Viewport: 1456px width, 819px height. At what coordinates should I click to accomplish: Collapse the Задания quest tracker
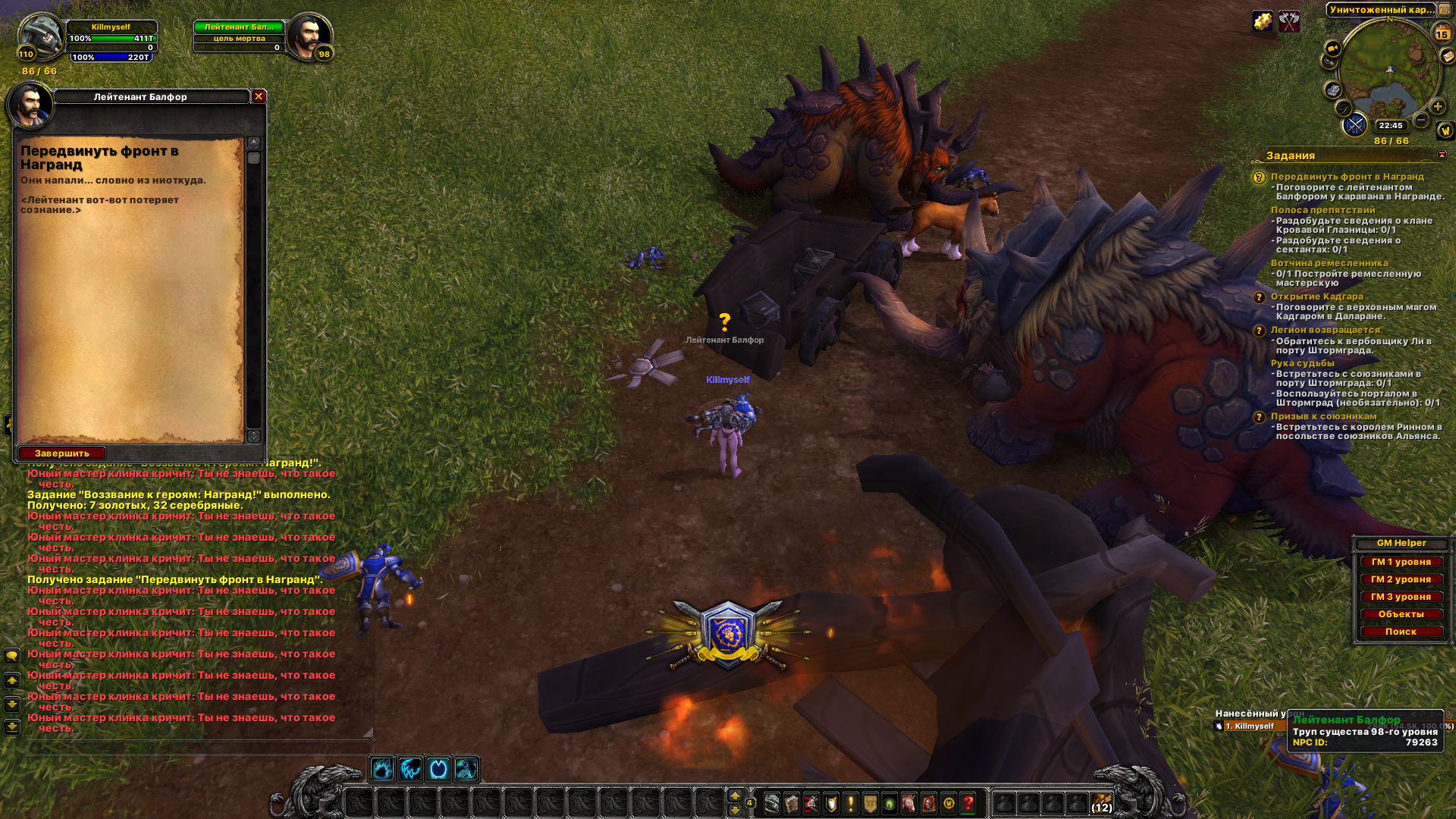click(x=1442, y=155)
